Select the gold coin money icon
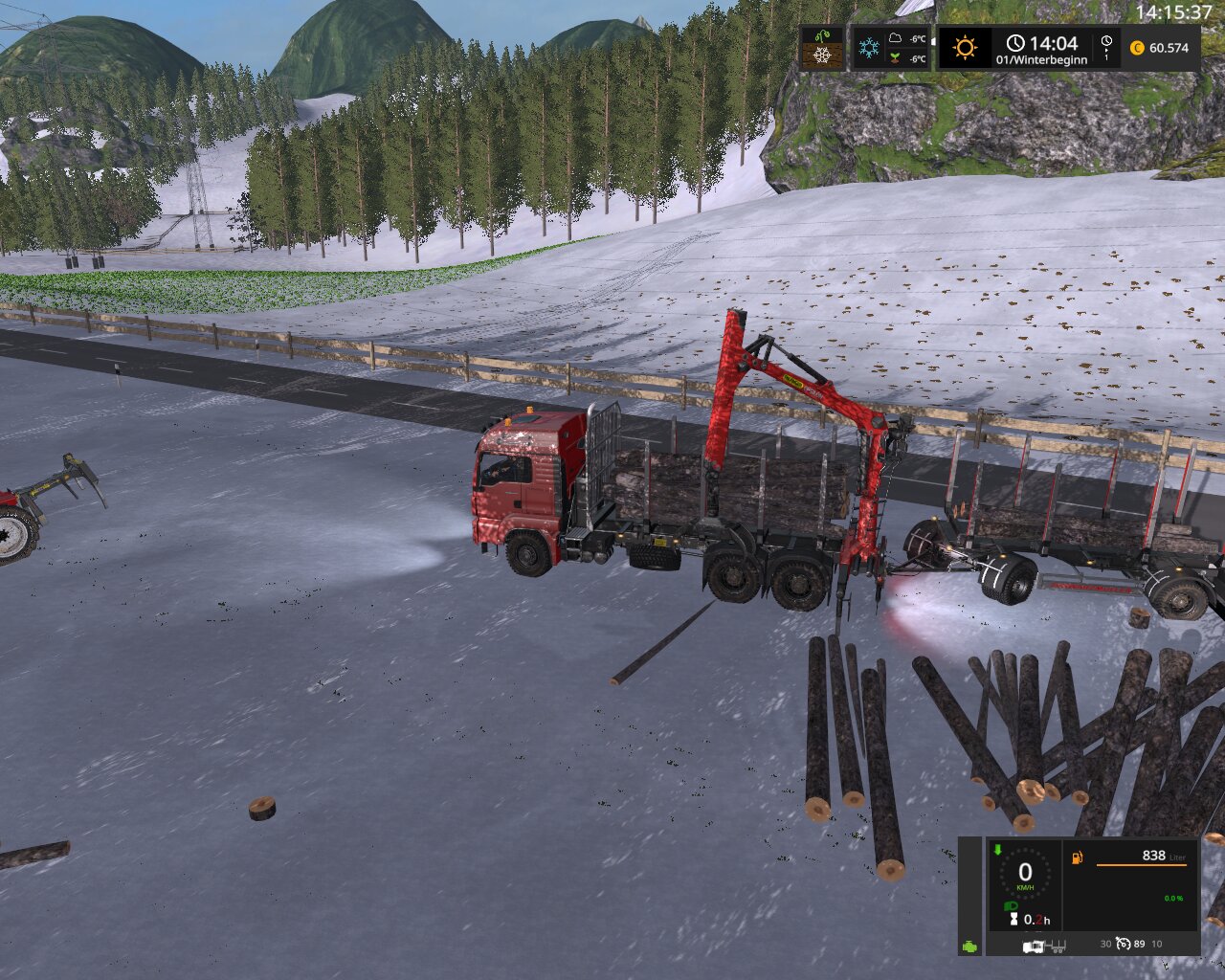 click(x=1138, y=48)
